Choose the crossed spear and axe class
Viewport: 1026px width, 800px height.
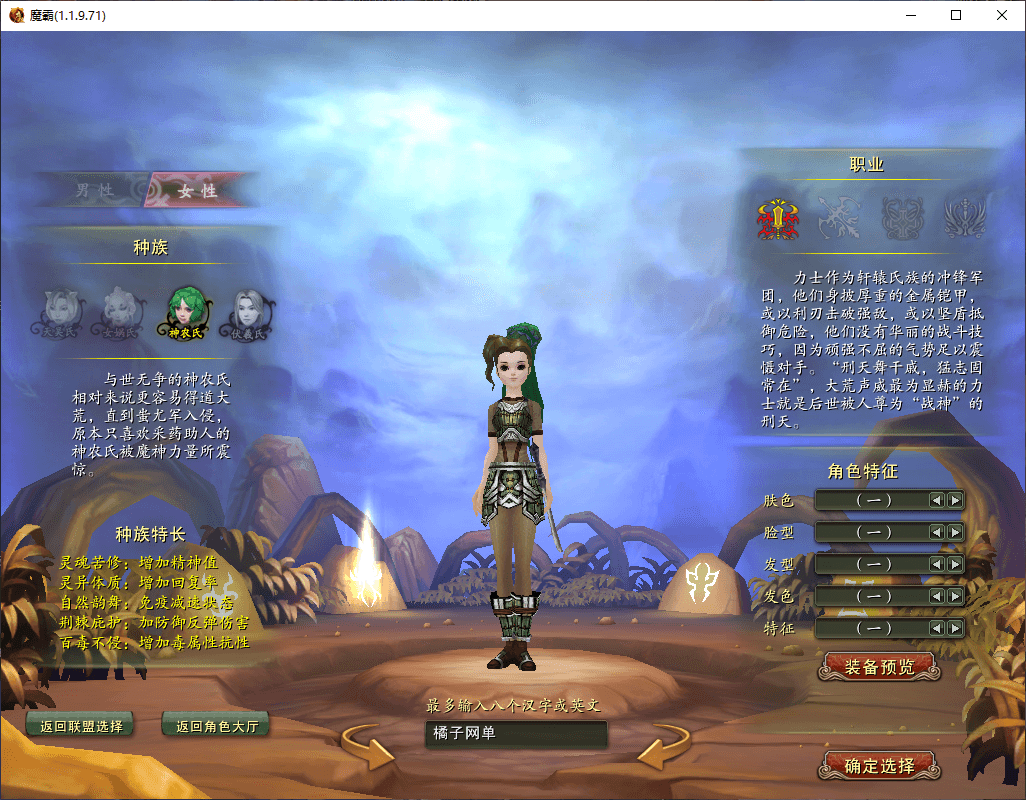coord(838,215)
